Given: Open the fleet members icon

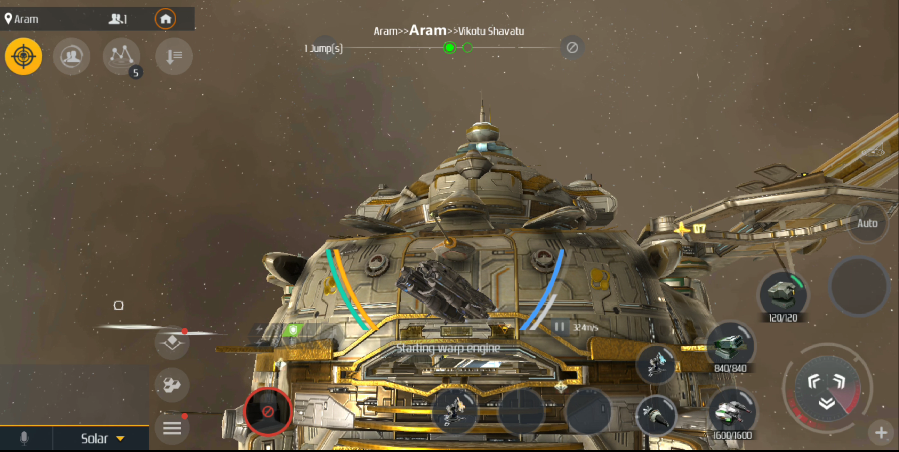Looking at the screenshot, I should (71, 56).
